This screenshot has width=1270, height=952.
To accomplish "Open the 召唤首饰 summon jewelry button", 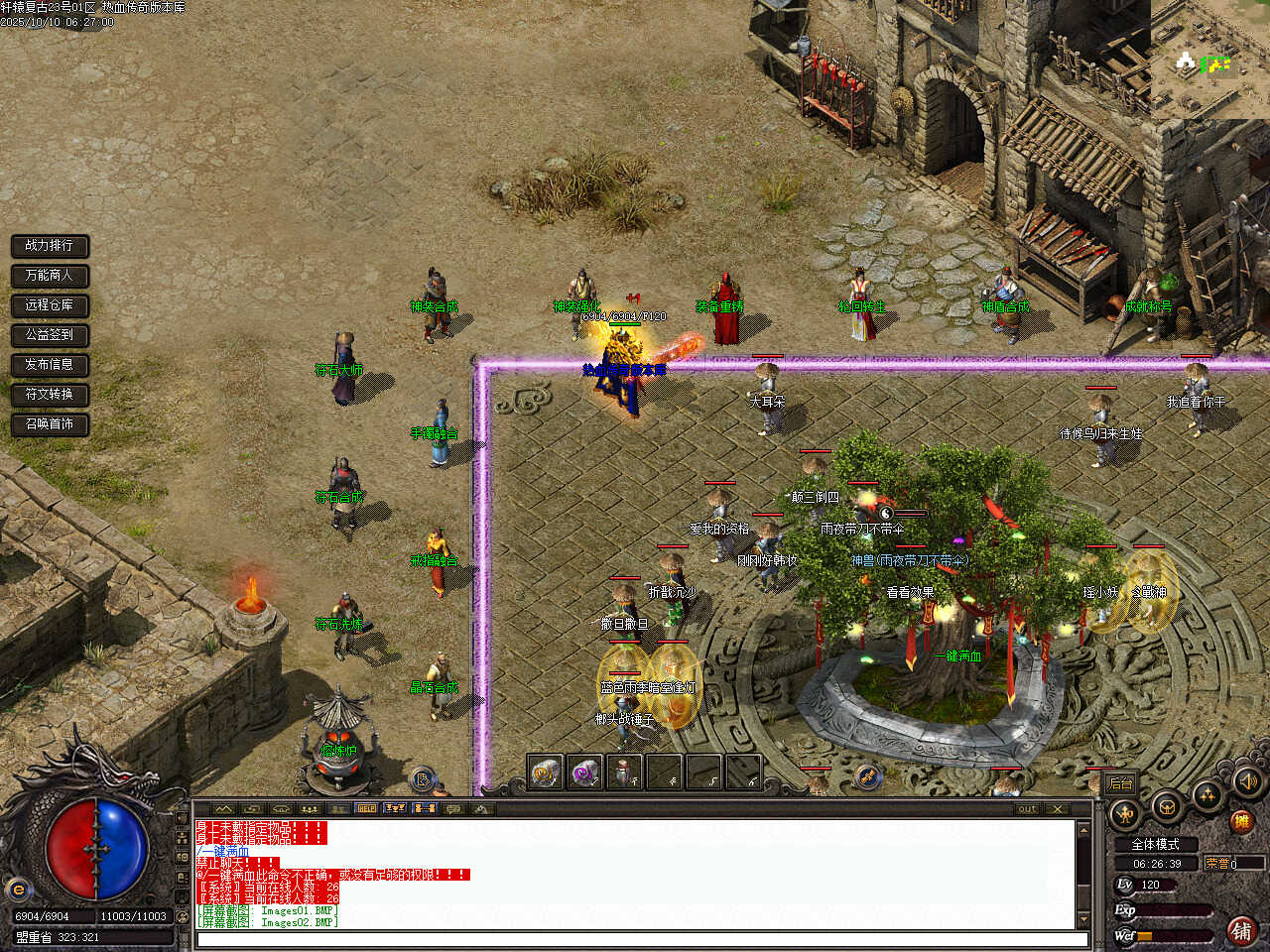I will (50, 423).
